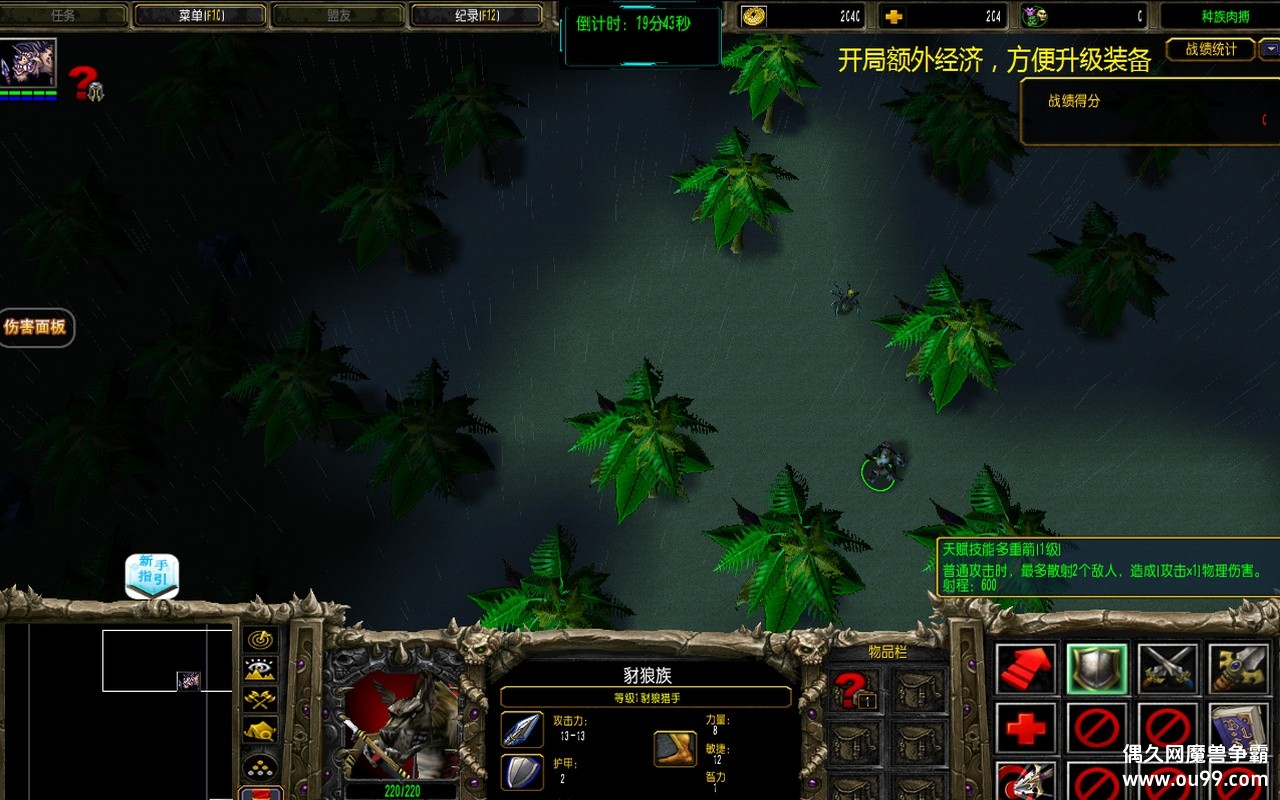This screenshot has height=800, width=1280.
Task: Open the 新手指引 beginner guide
Action: [152, 576]
